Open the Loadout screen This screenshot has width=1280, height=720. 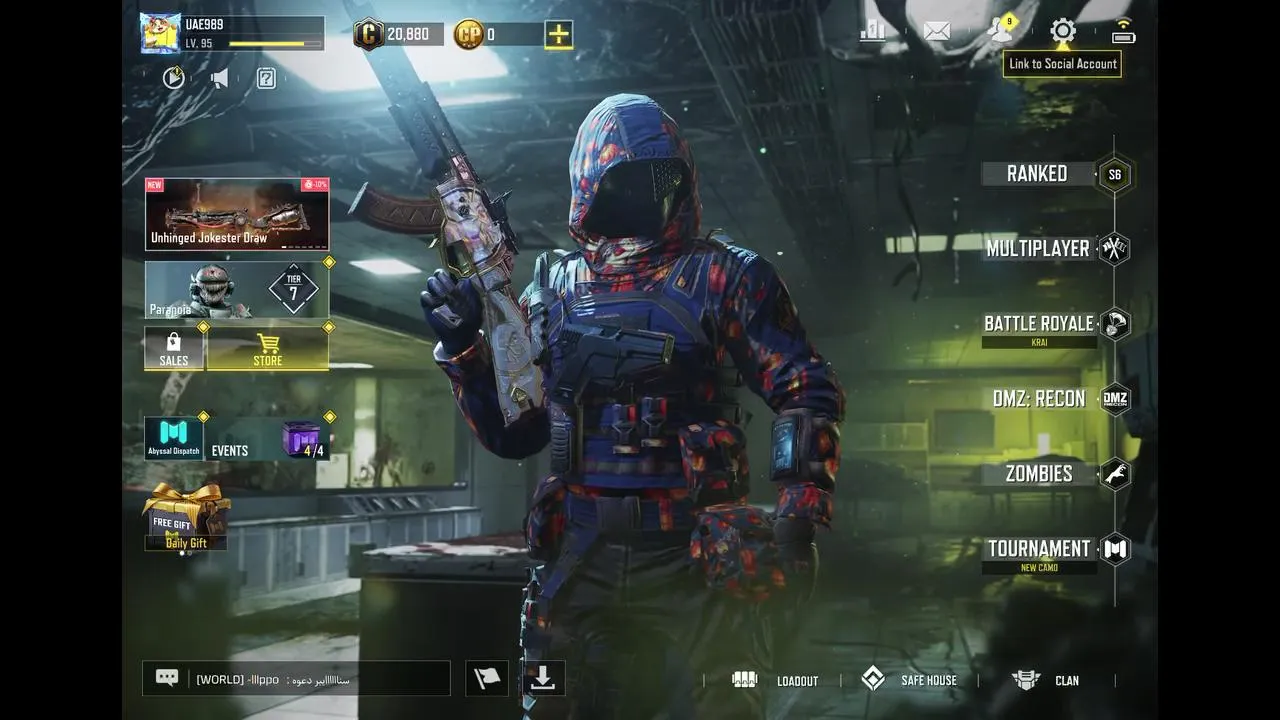tap(779, 681)
